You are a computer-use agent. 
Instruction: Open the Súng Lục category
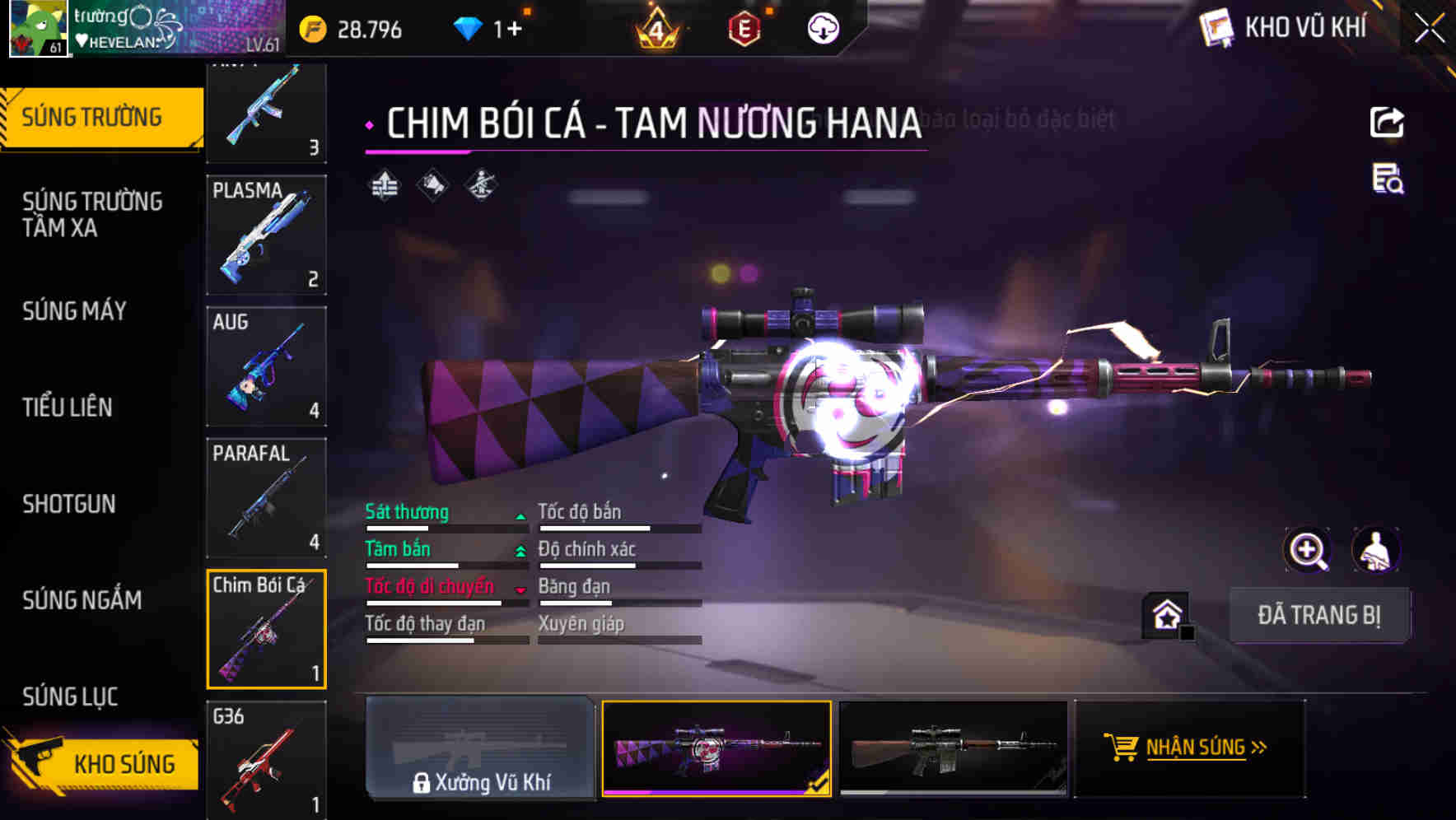[71, 697]
